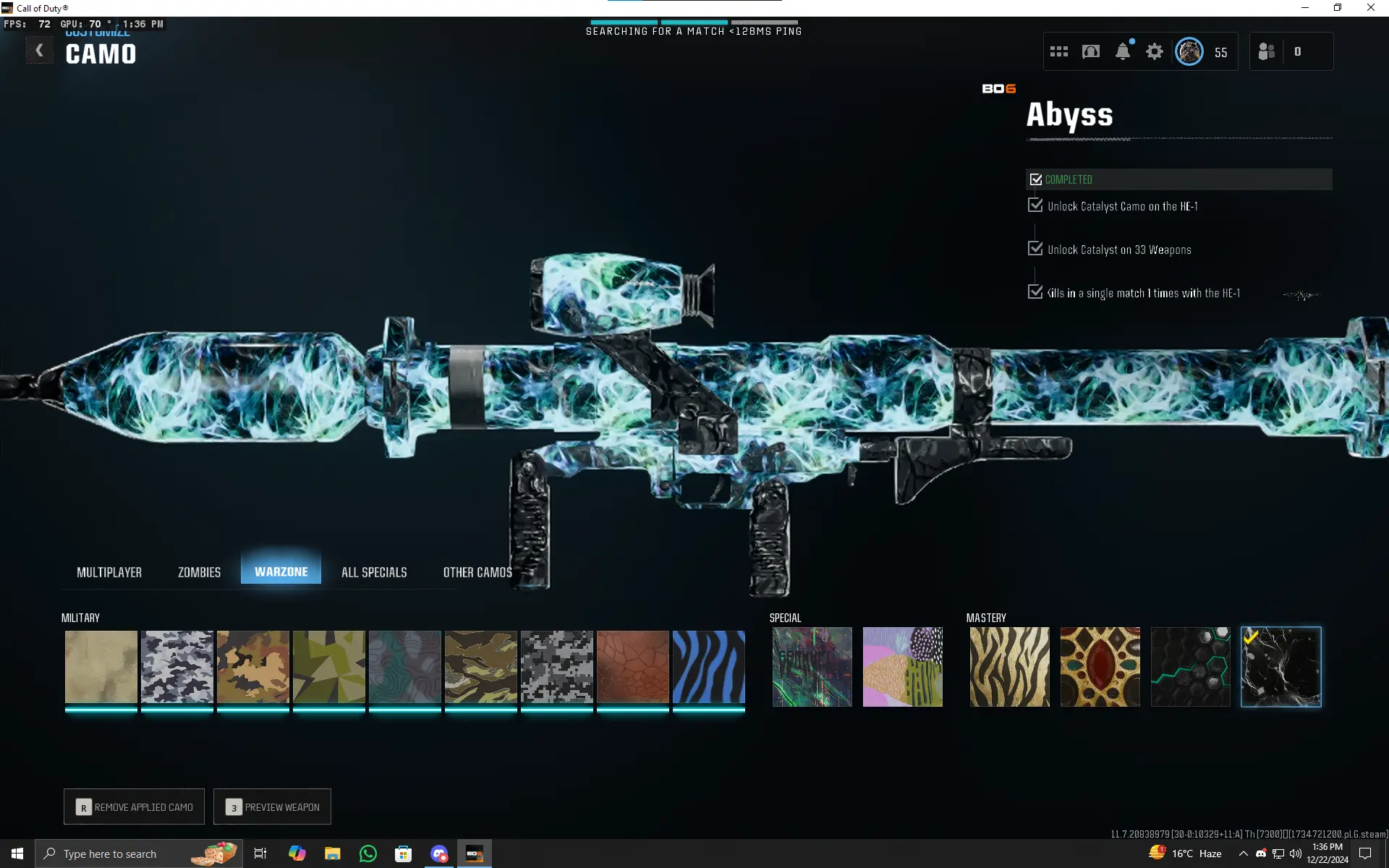Open the Multiplayer camo tab

109,571
